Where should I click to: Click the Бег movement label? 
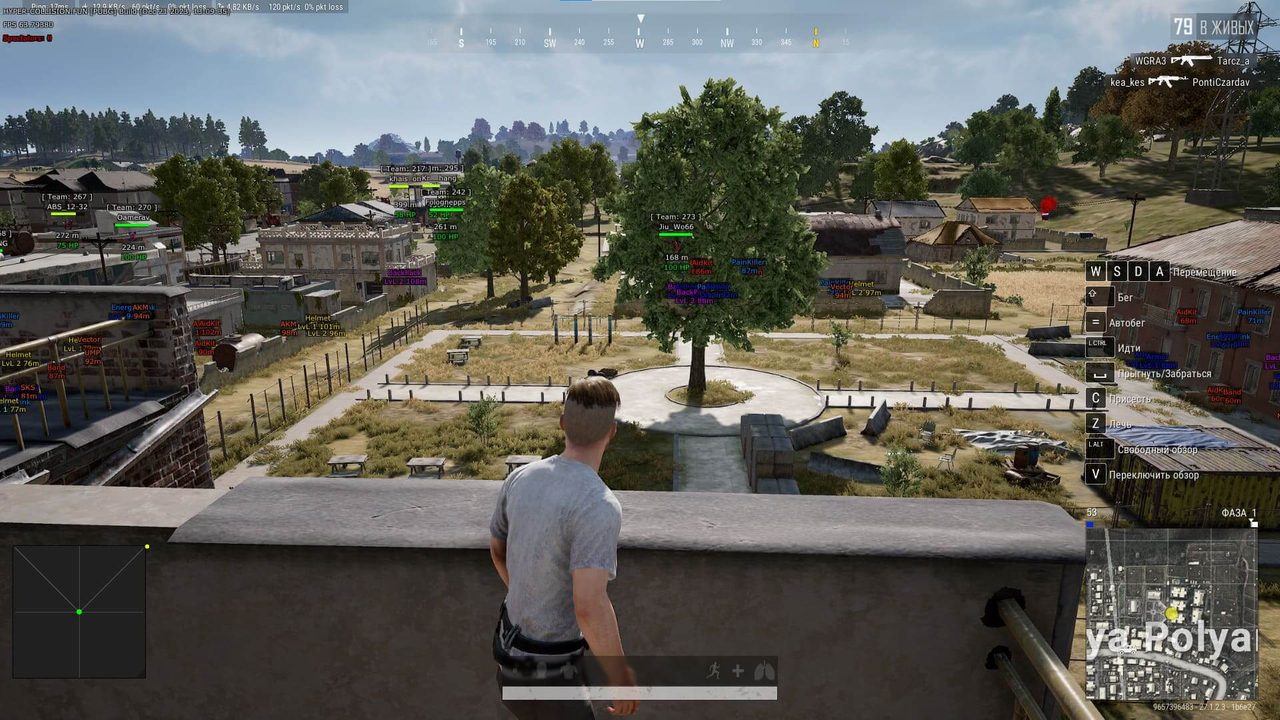(1125, 297)
